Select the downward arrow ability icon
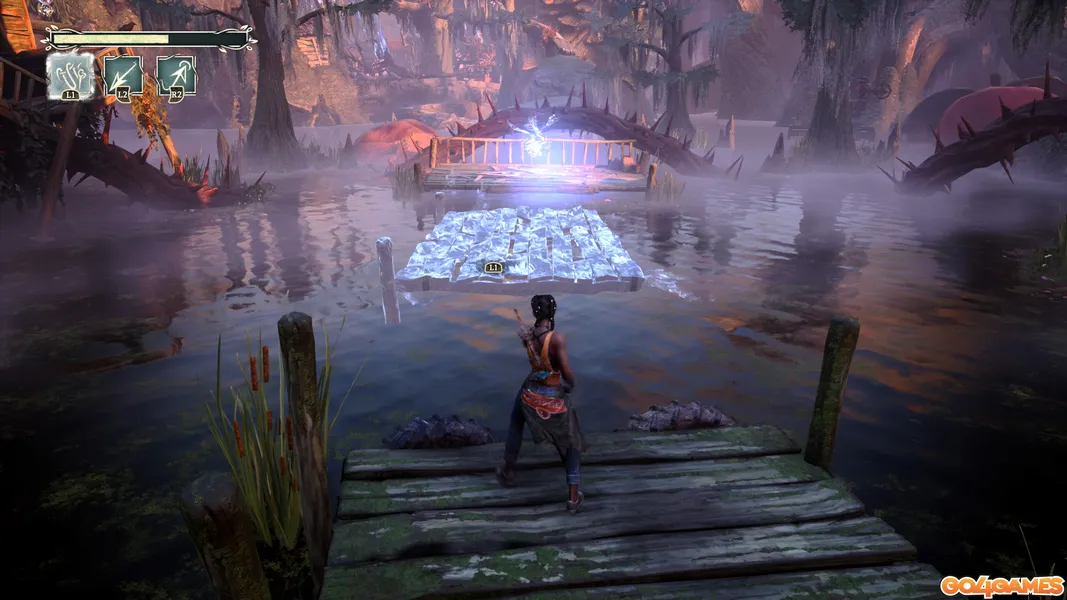The height and width of the screenshot is (600, 1067). (x=123, y=76)
